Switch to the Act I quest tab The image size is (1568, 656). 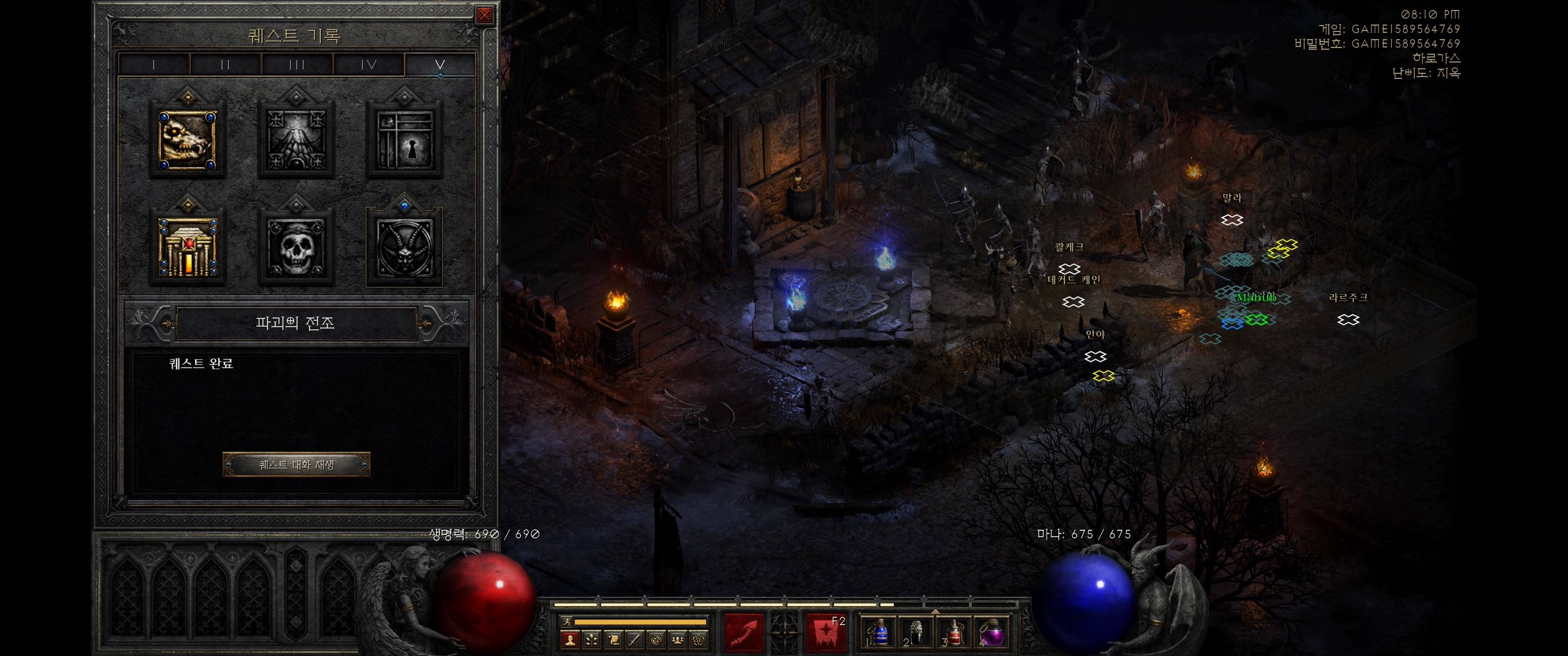coord(154,65)
